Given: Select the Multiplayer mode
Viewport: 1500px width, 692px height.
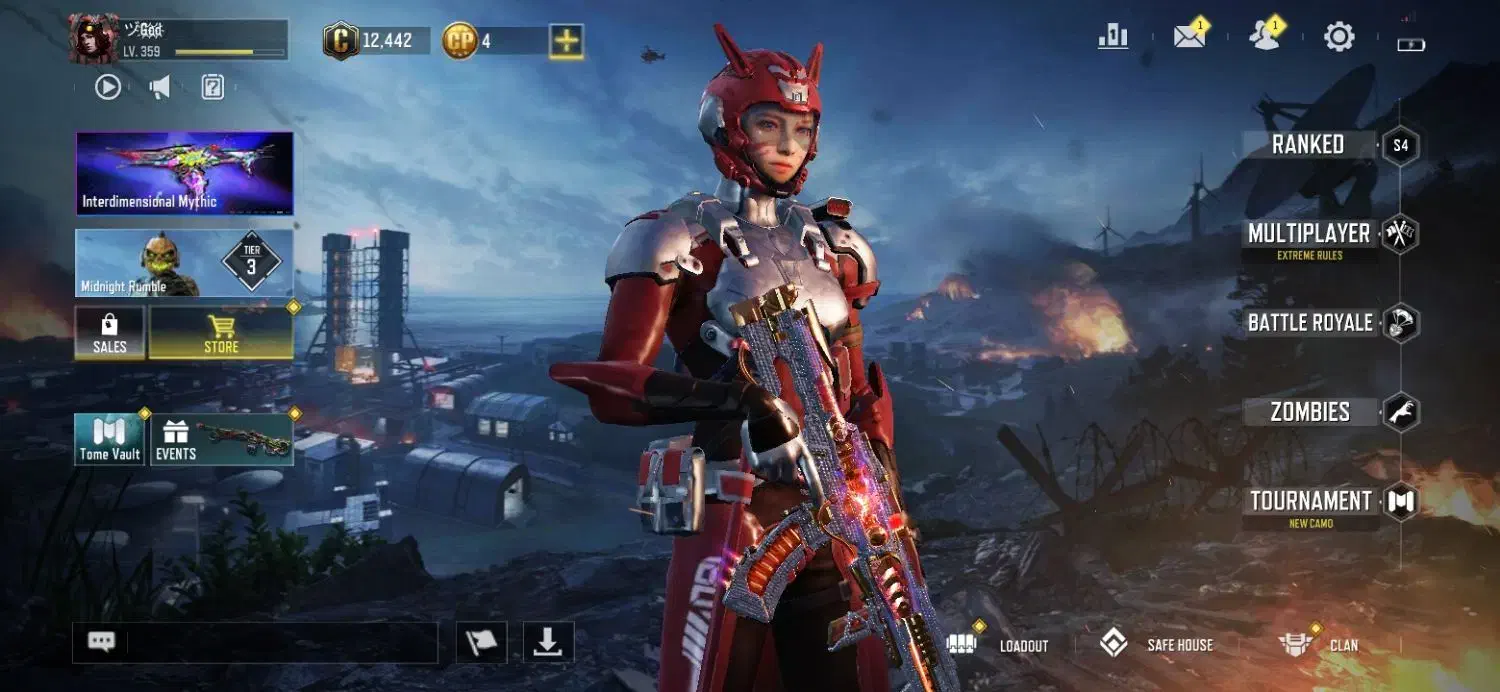Looking at the screenshot, I should 1309,234.
